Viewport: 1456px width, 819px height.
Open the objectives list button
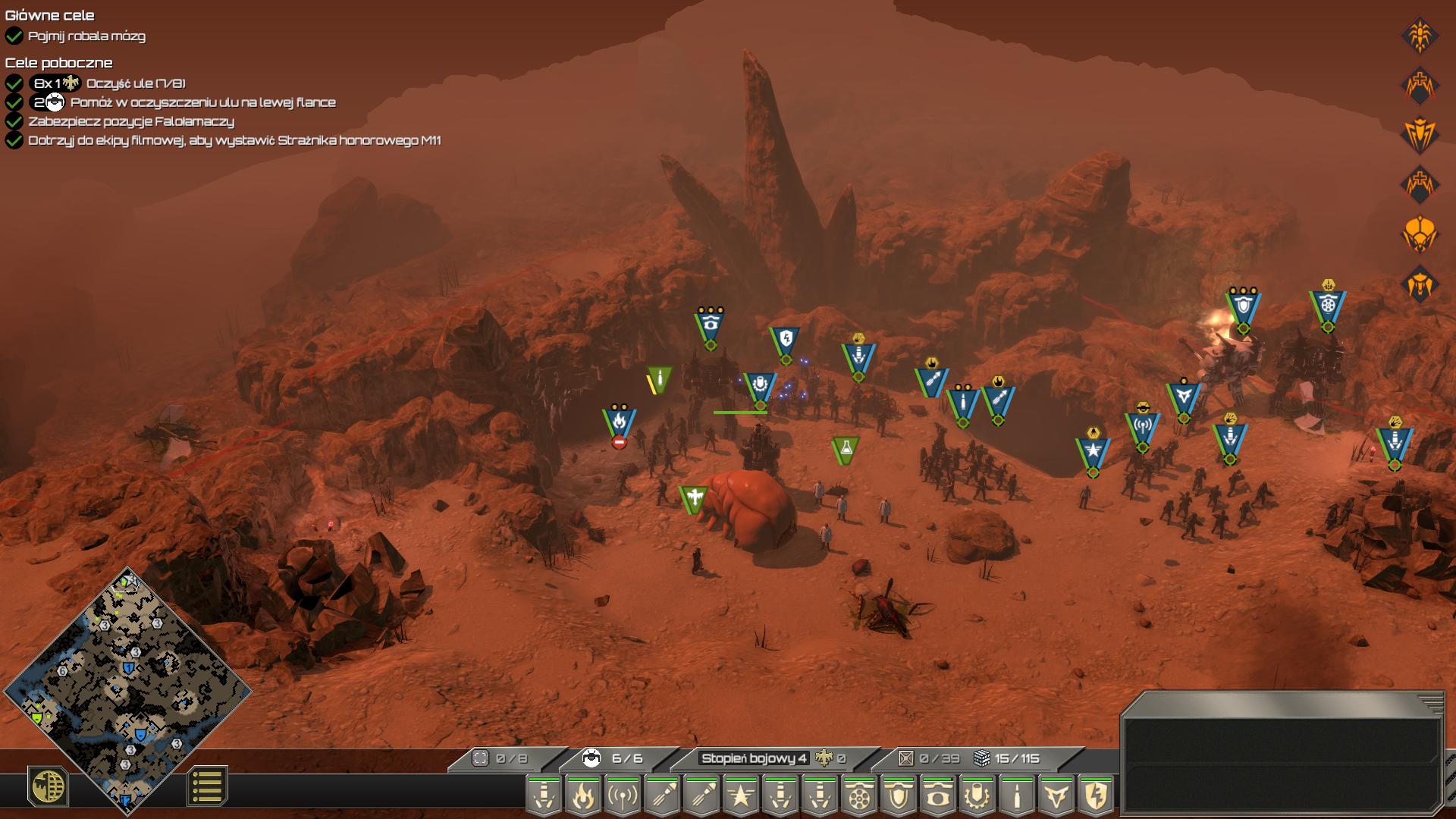[206, 786]
